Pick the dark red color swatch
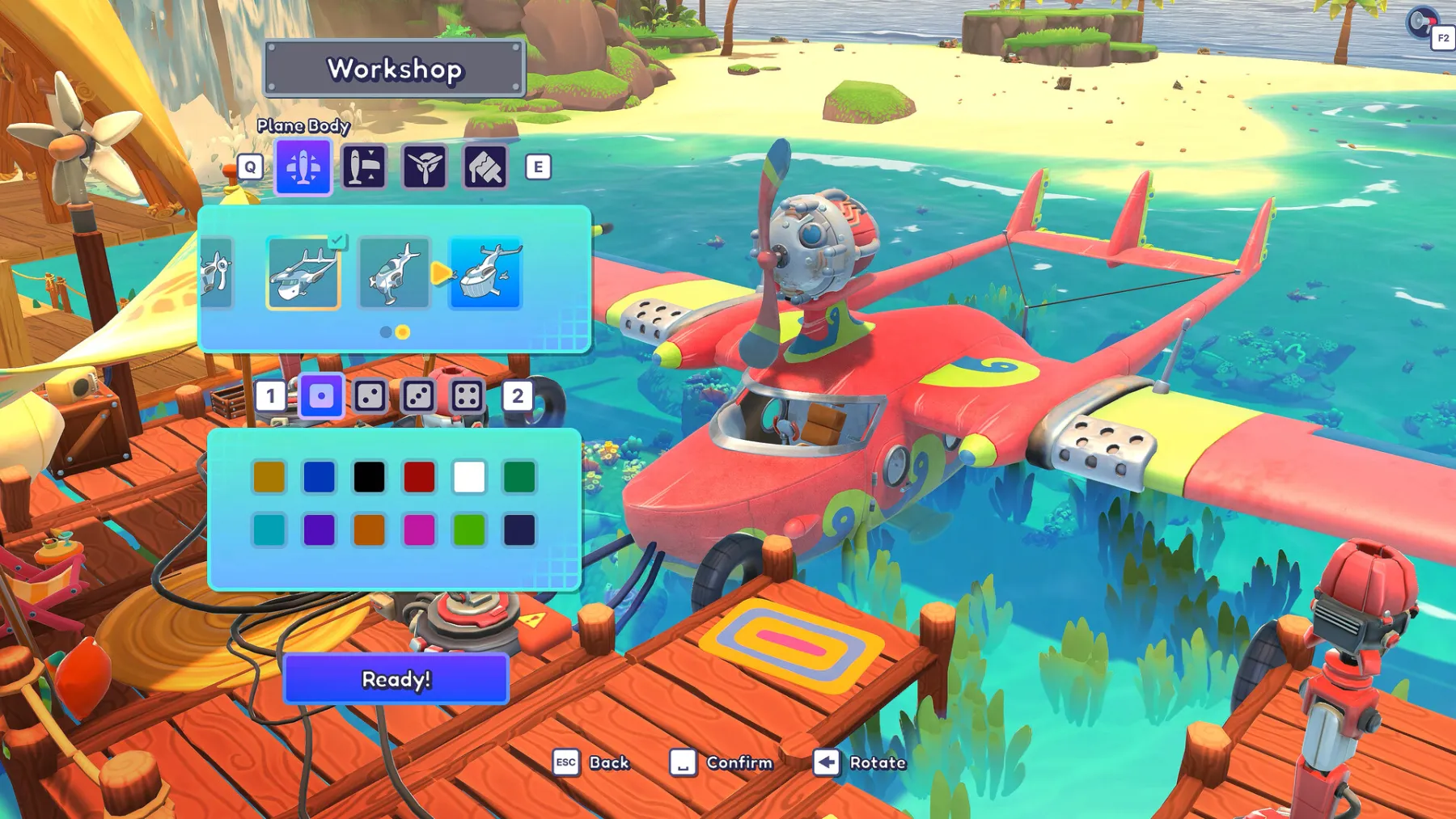 (x=420, y=477)
